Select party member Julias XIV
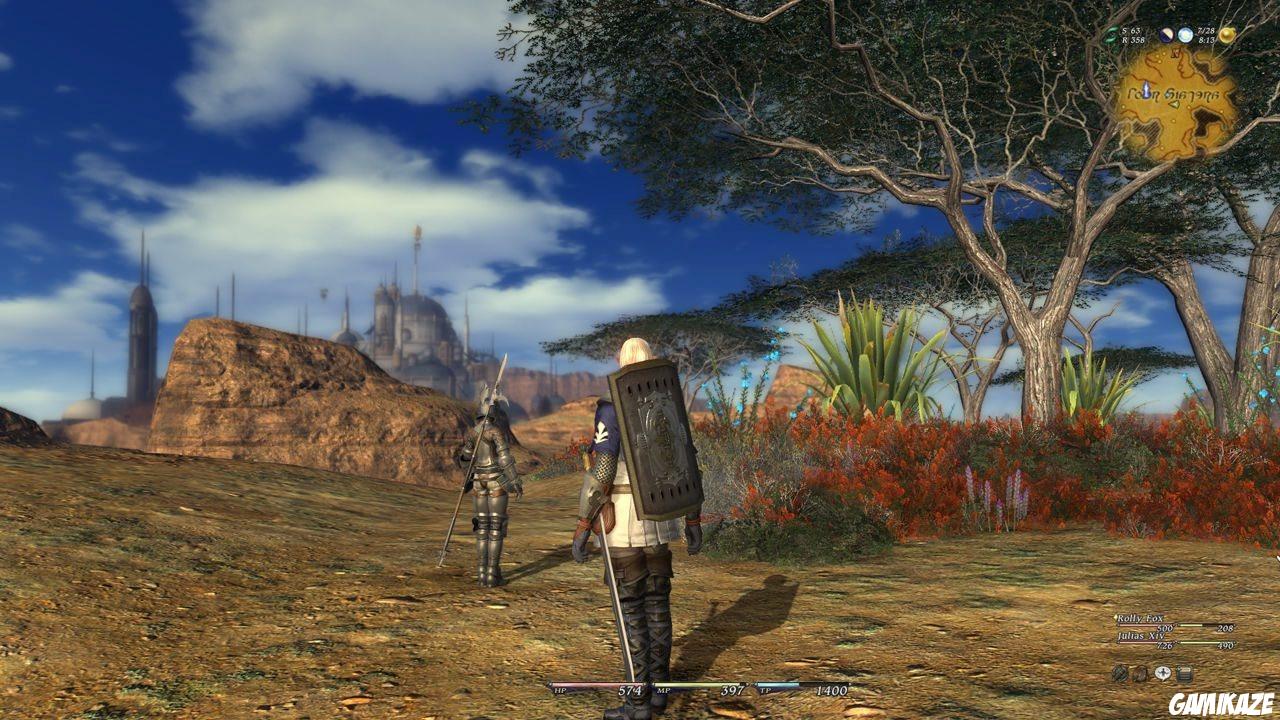Image resolution: width=1280 pixels, height=720 pixels. click(x=1142, y=636)
